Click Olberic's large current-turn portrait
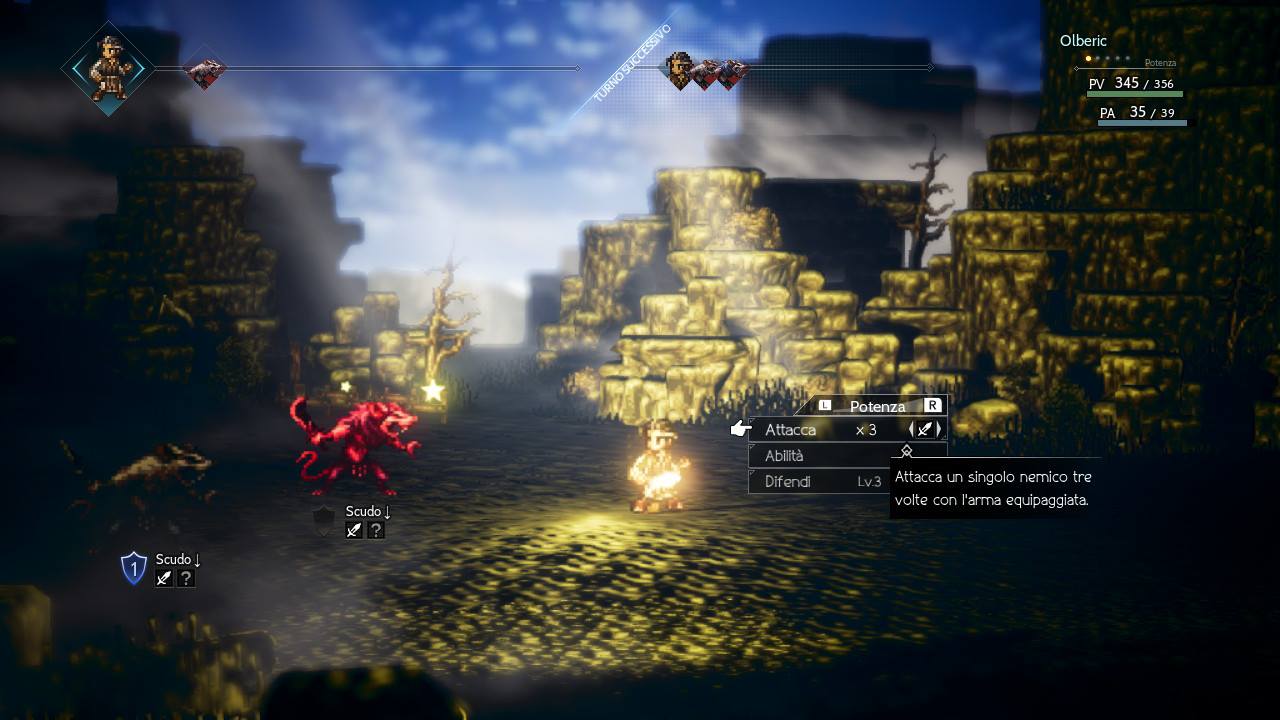The width and height of the screenshot is (1280, 720). point(106,68)
